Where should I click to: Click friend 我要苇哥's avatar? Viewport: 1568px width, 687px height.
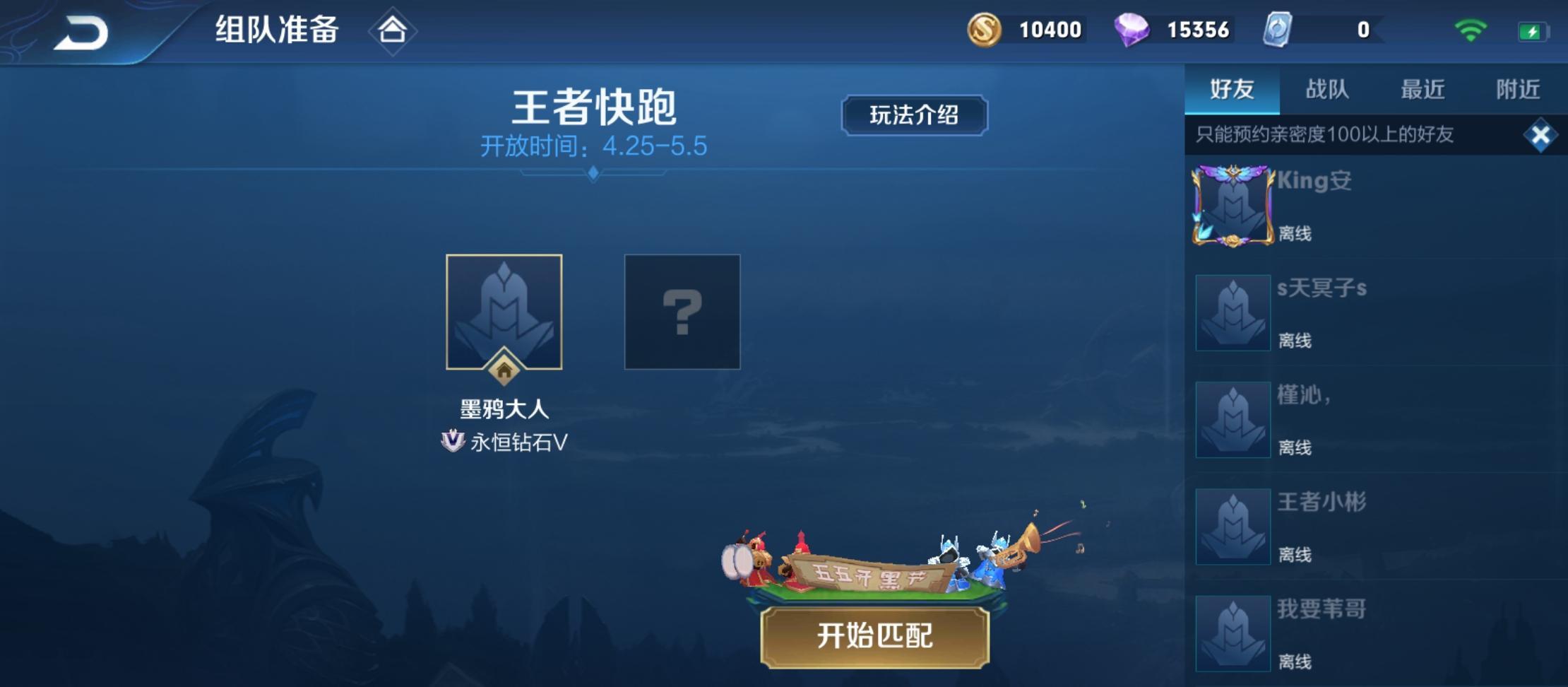1232,633
